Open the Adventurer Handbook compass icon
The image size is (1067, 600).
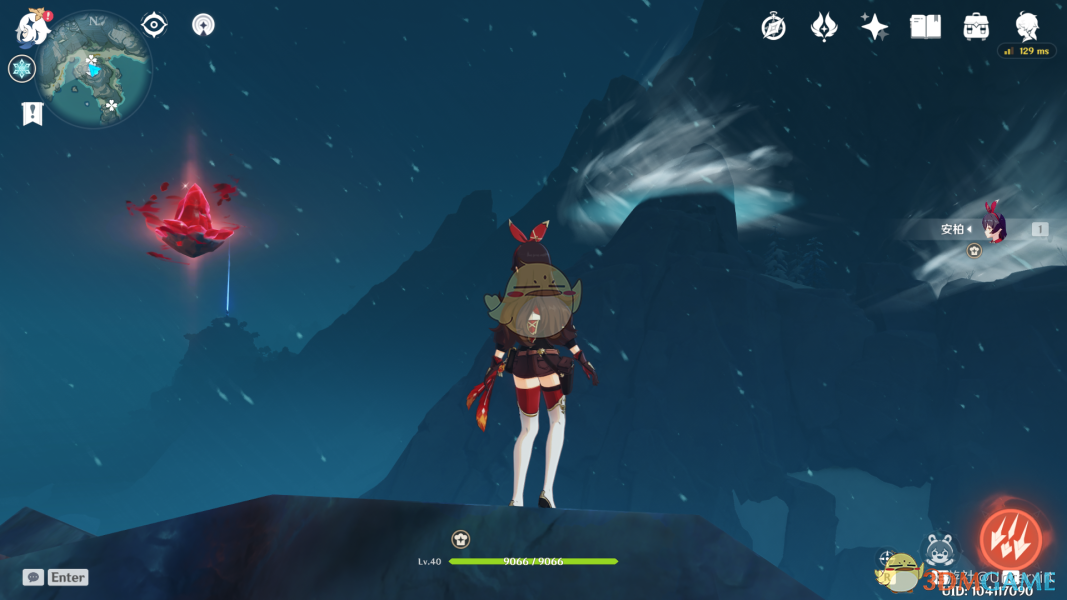pyautogui.click(x=773, y=27)
